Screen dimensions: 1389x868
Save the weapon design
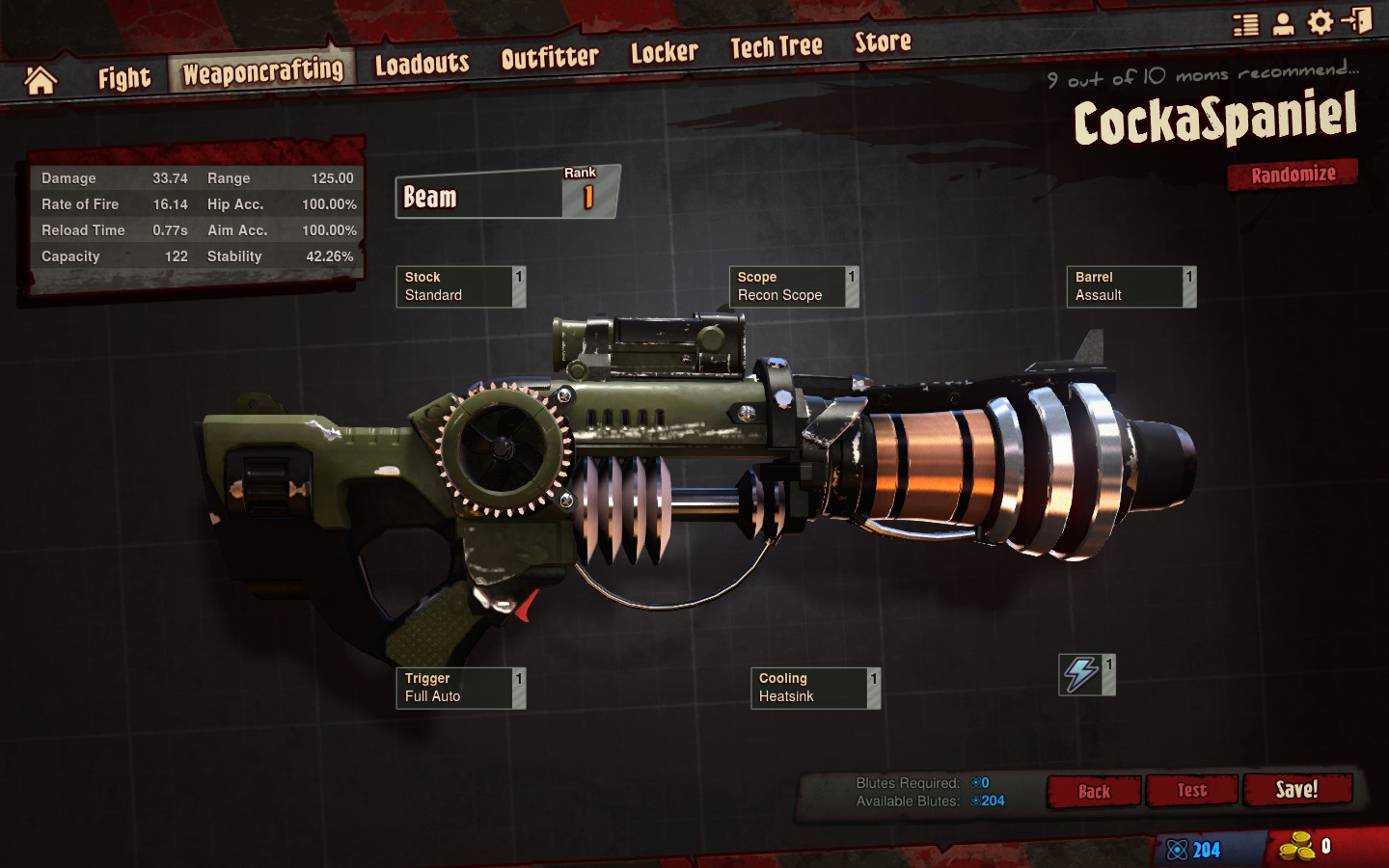pyautogui.click(x=1296, y=790)
